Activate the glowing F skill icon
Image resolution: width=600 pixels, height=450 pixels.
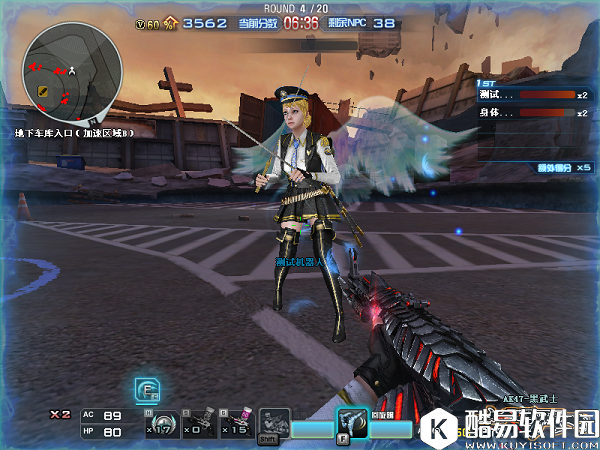tap(148, 390)
